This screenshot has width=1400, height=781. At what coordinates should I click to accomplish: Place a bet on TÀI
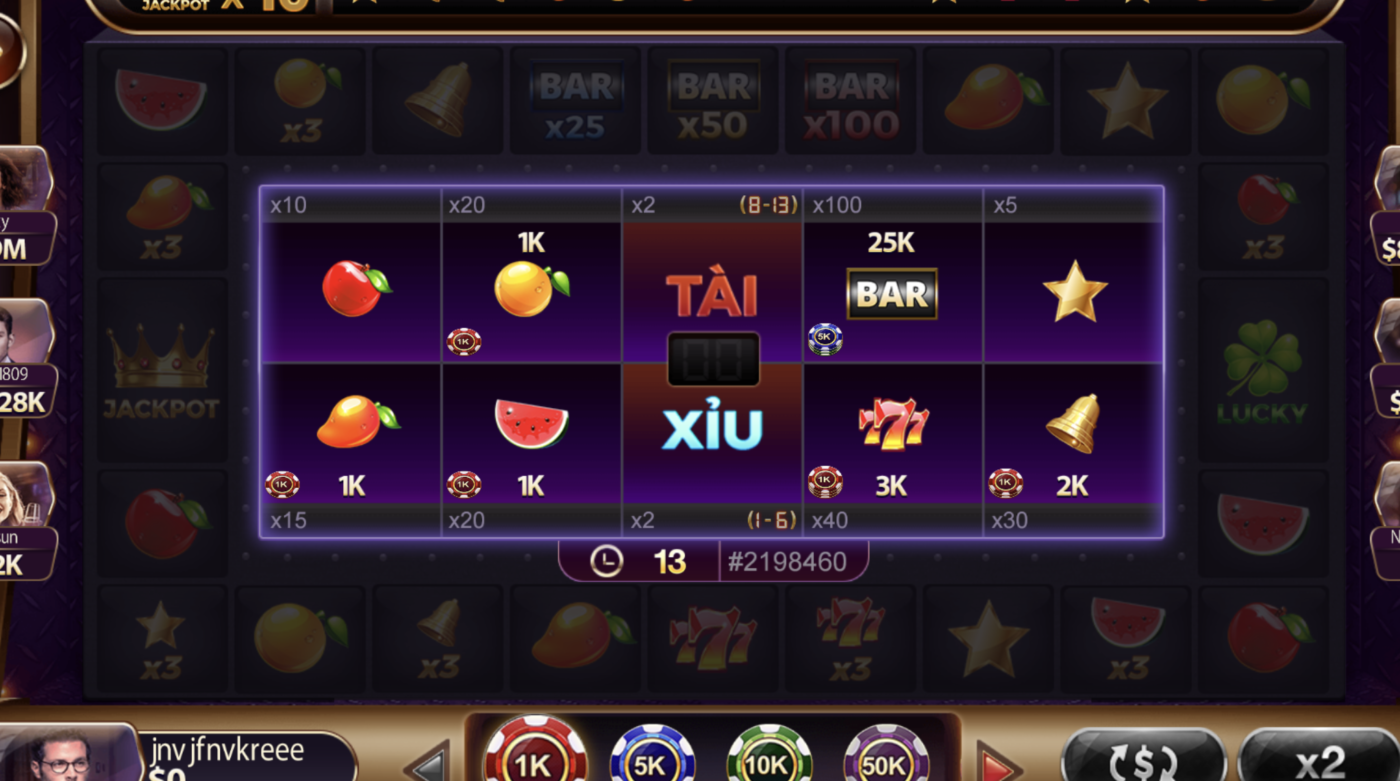(x=712, y=290)
